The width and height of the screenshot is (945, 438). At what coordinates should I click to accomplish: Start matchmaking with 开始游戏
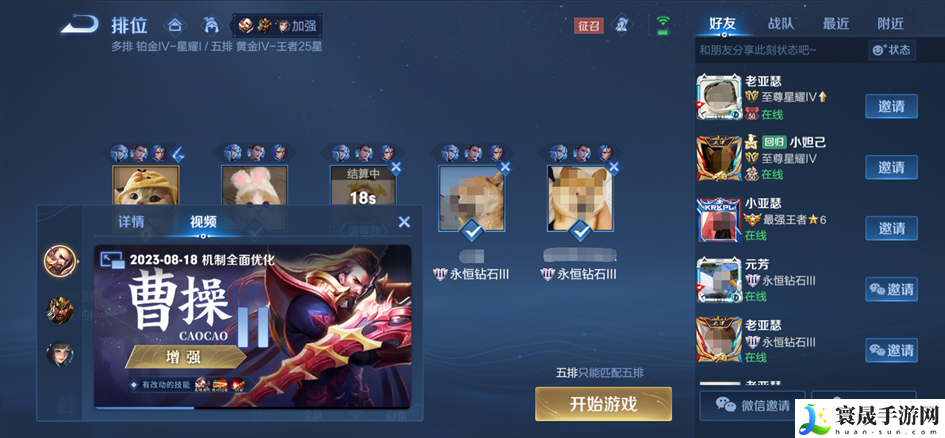[x=603, y=404]
